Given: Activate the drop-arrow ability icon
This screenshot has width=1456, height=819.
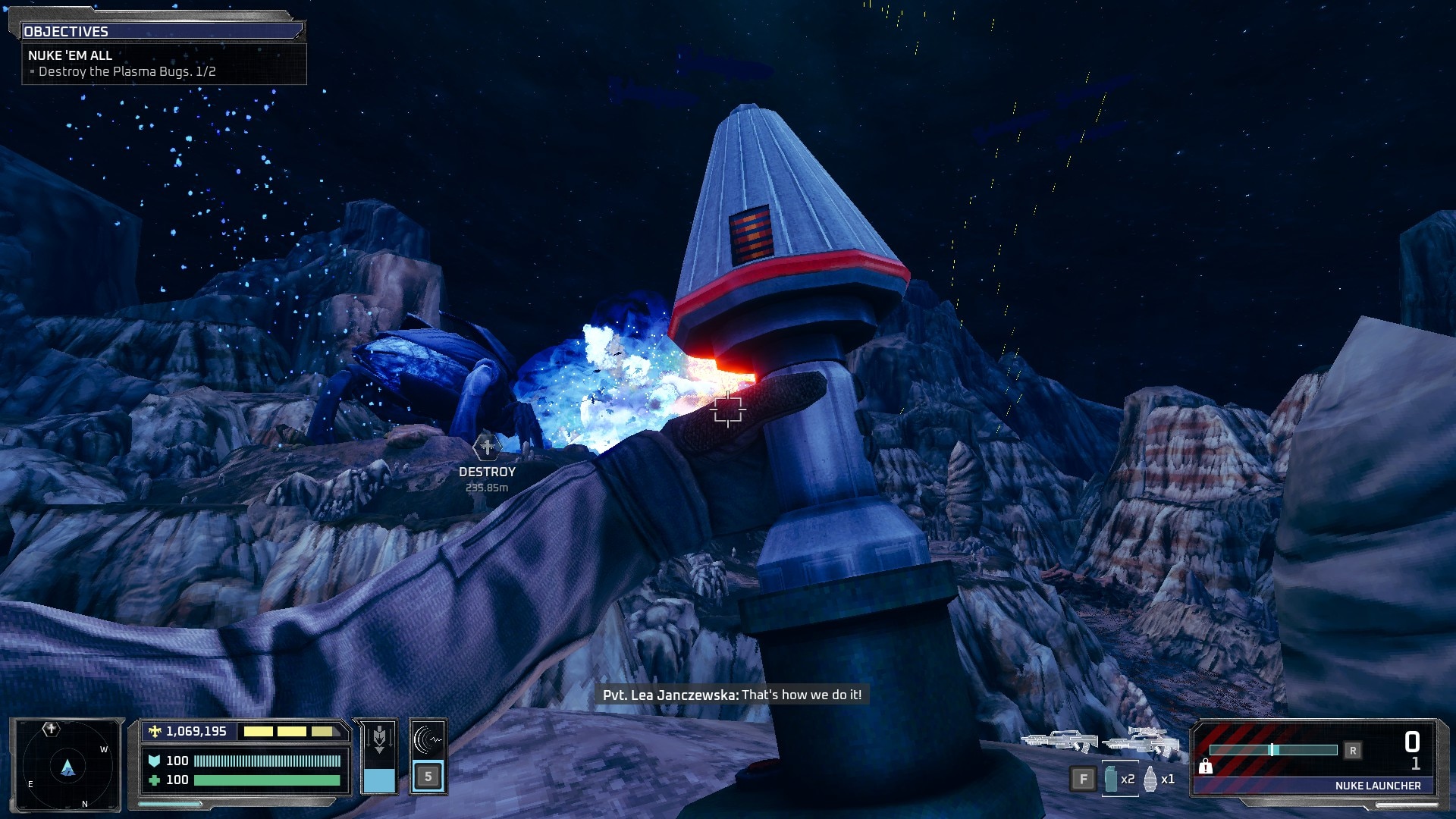Looking at the screenshot, I should pyautogui.click(x=378, y=739).
